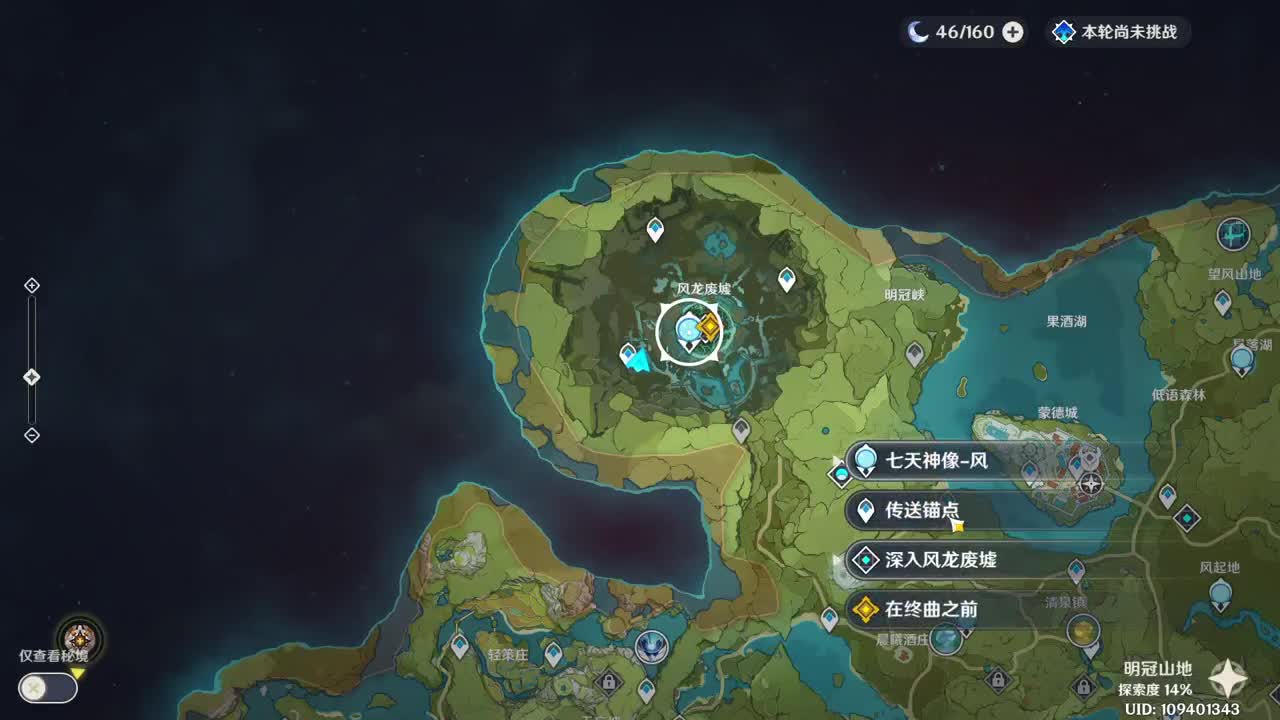Select the highlighted domain marker at 风龙废墟
Screen dimensions: 1280x720
point(693,333)
